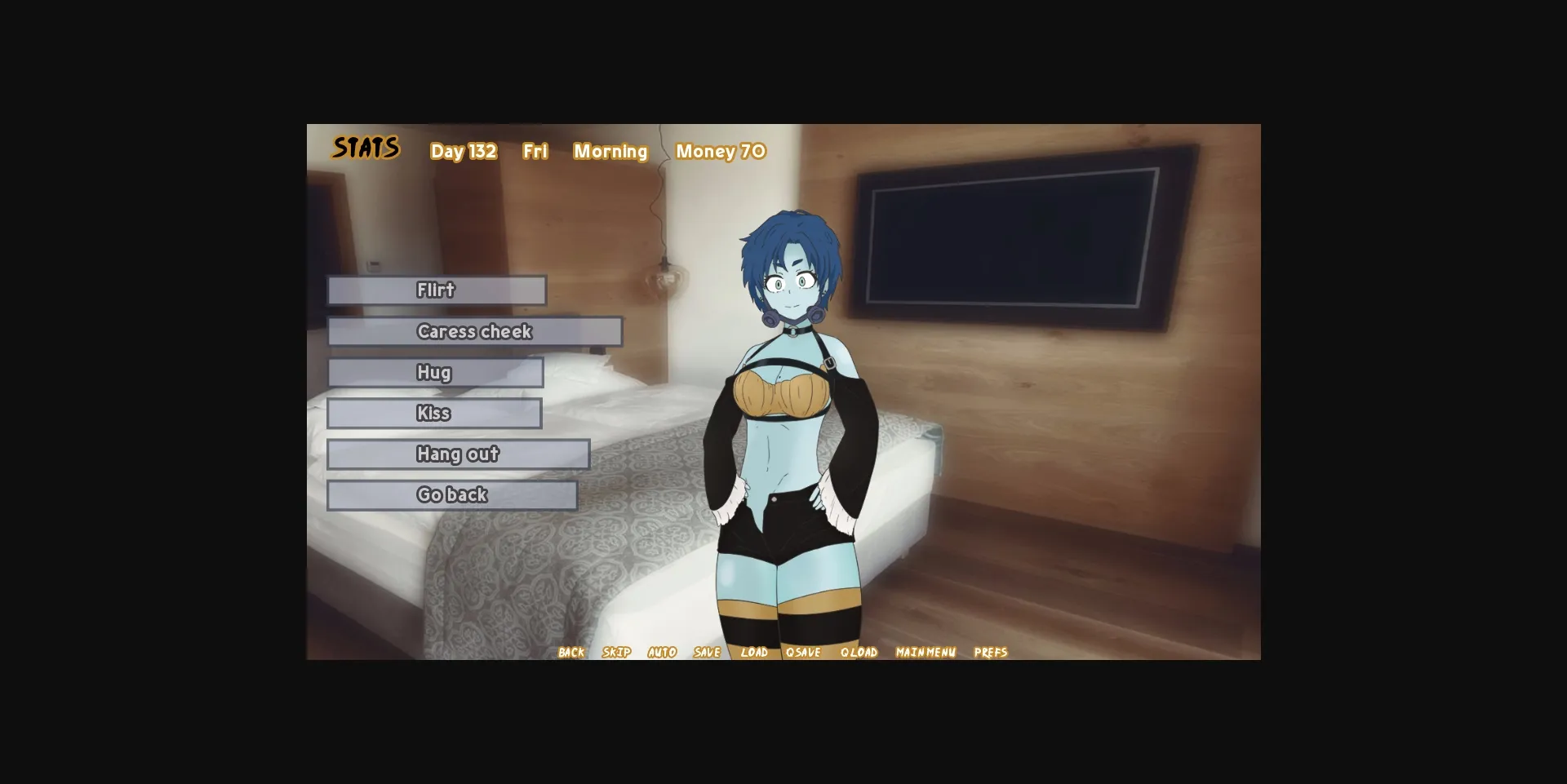Choose the Flirt option
The image size is (1567, 784).
(436, 290)
